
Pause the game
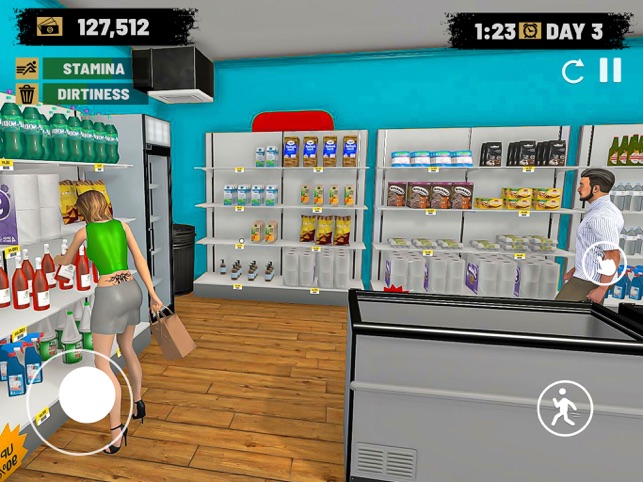(x=610, y=70)
